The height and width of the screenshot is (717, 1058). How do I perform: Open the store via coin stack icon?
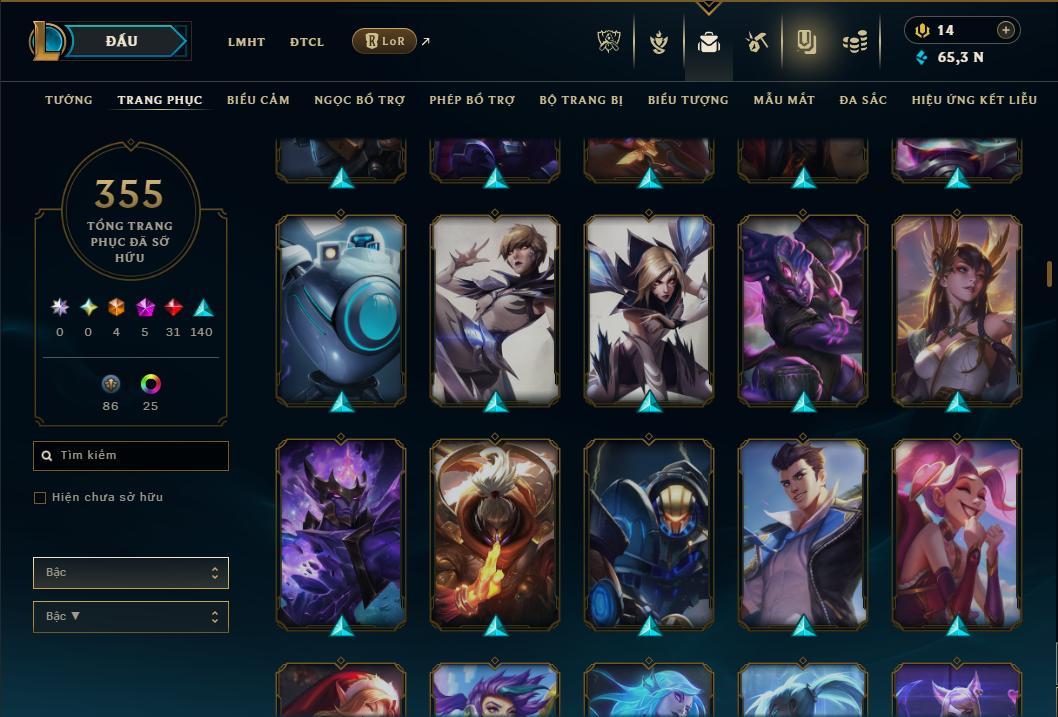854,42
